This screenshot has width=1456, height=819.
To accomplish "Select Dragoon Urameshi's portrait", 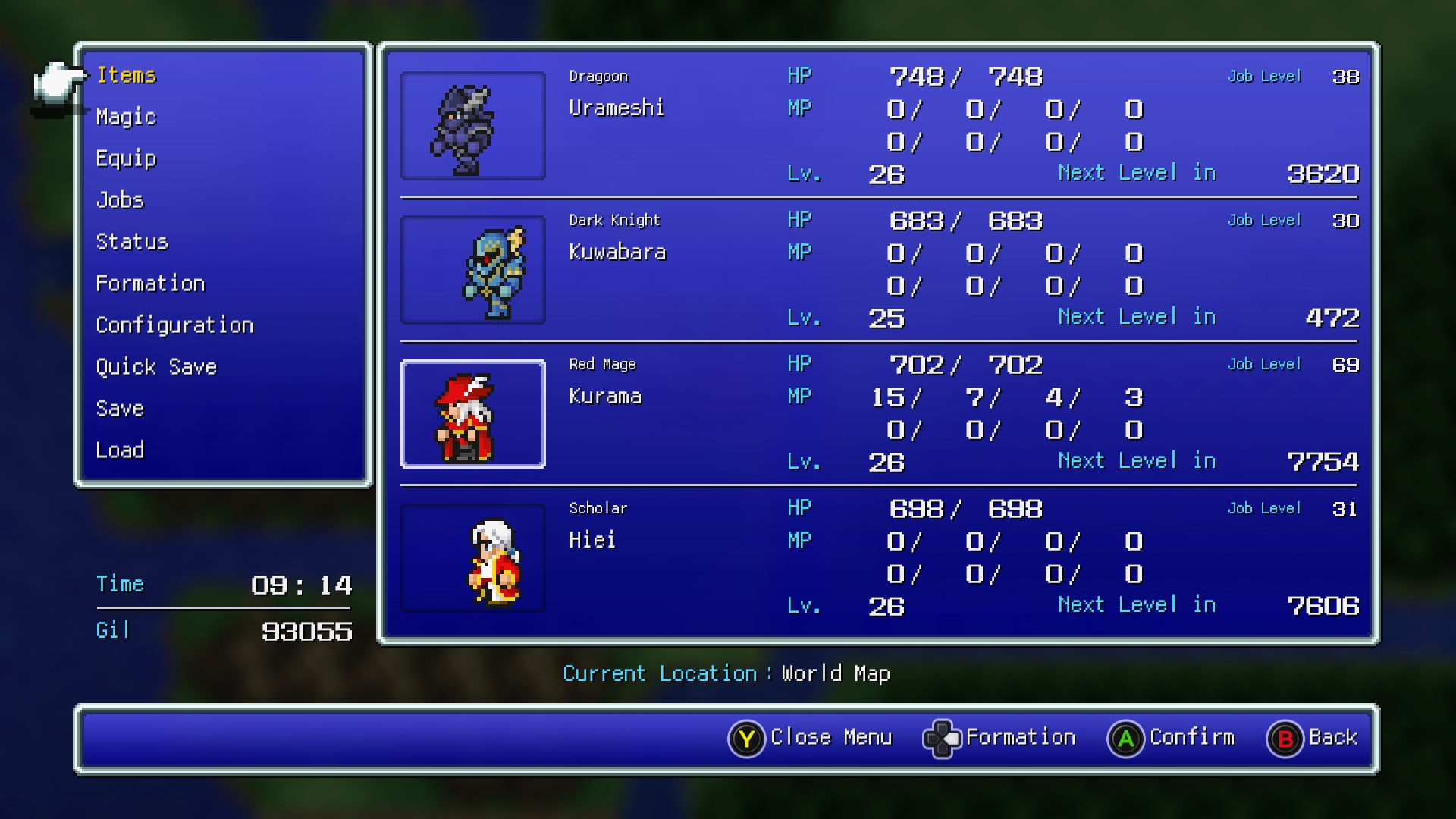I will (x=472, y=126).
